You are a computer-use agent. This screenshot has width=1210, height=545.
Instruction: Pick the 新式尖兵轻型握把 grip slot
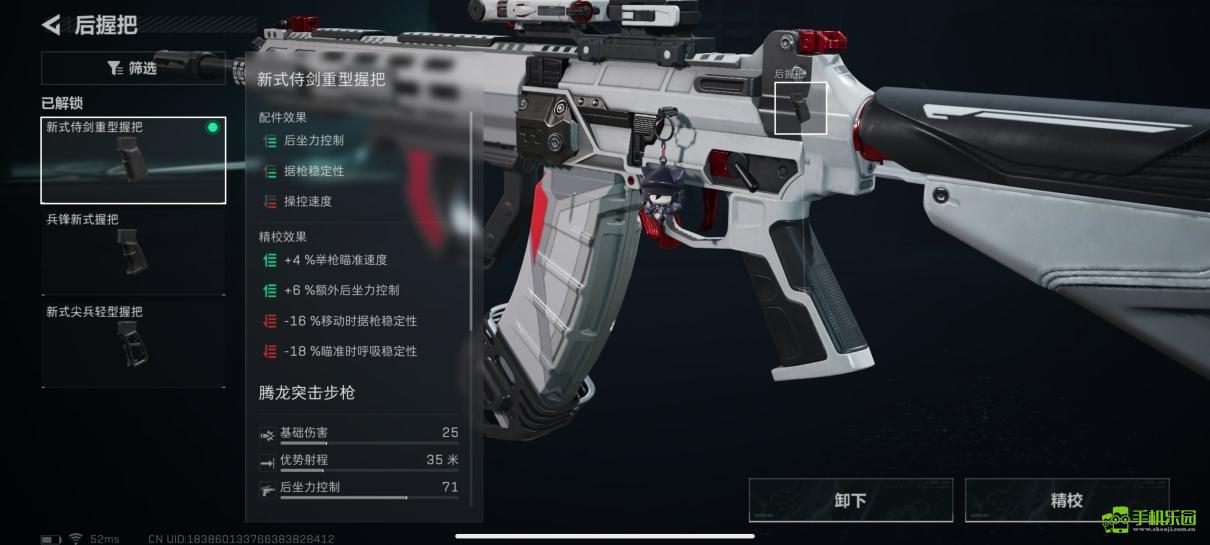coord(133,343)
